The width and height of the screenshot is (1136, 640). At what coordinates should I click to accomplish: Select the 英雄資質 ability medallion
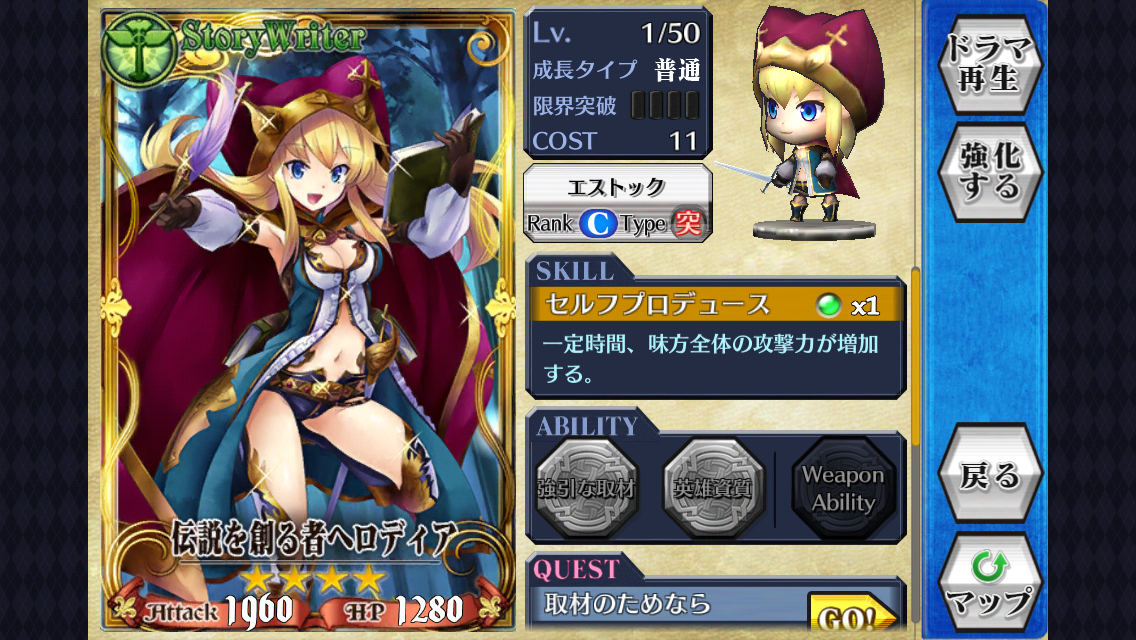coord(713,489)
